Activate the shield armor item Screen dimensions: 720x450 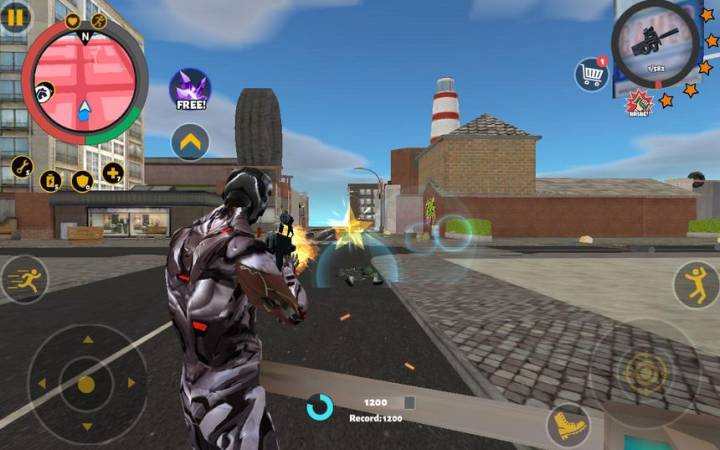pyautogui.click(x=82, y=181)
